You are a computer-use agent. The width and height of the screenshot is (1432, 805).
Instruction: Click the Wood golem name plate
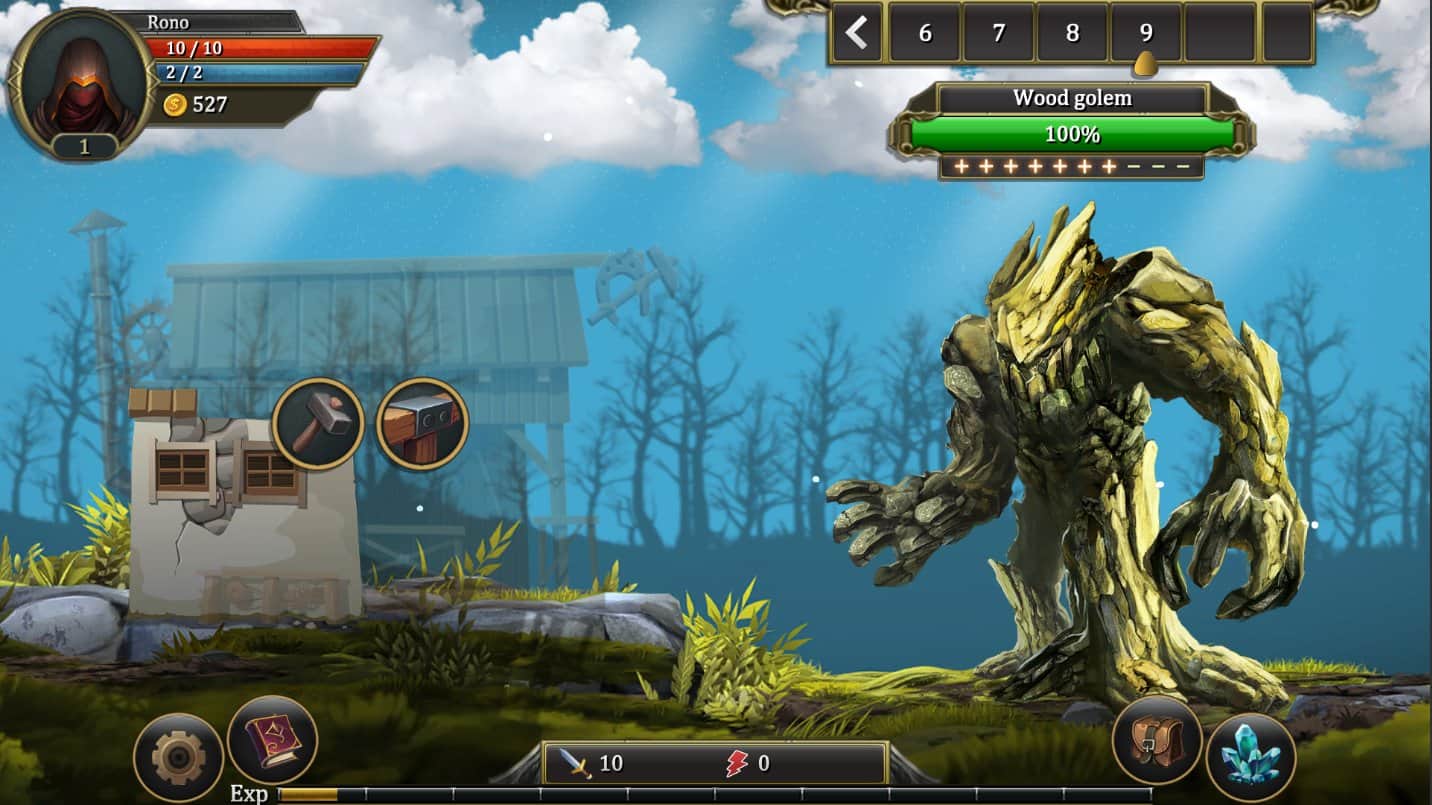click(x=1071, y=97)
